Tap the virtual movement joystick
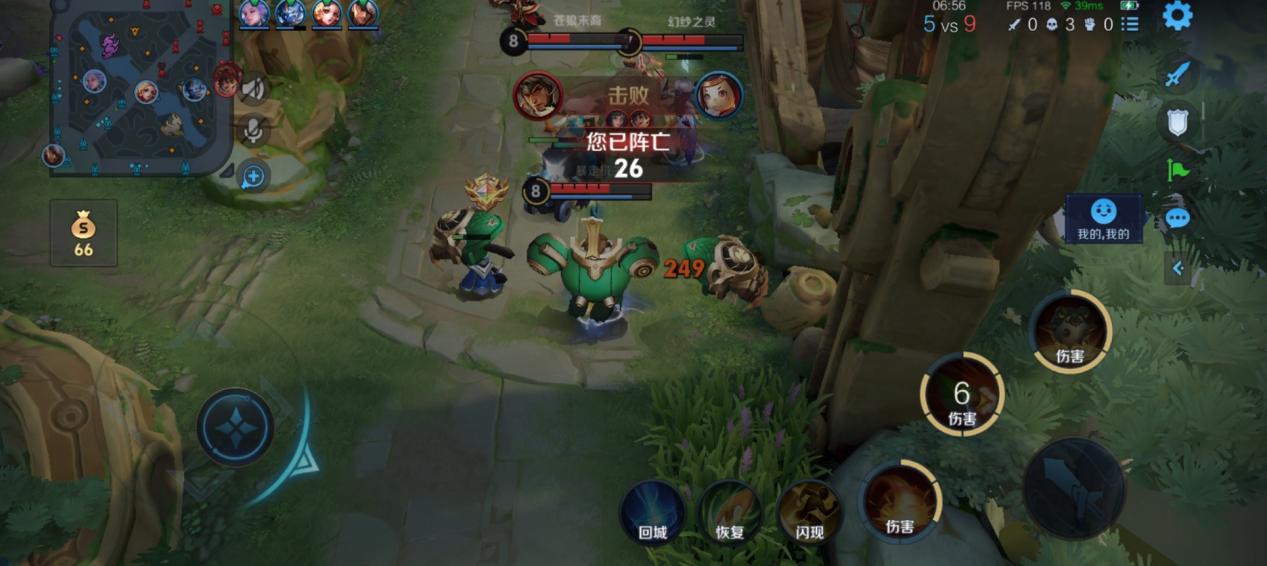1267x566 pixels. click(235, 427)
